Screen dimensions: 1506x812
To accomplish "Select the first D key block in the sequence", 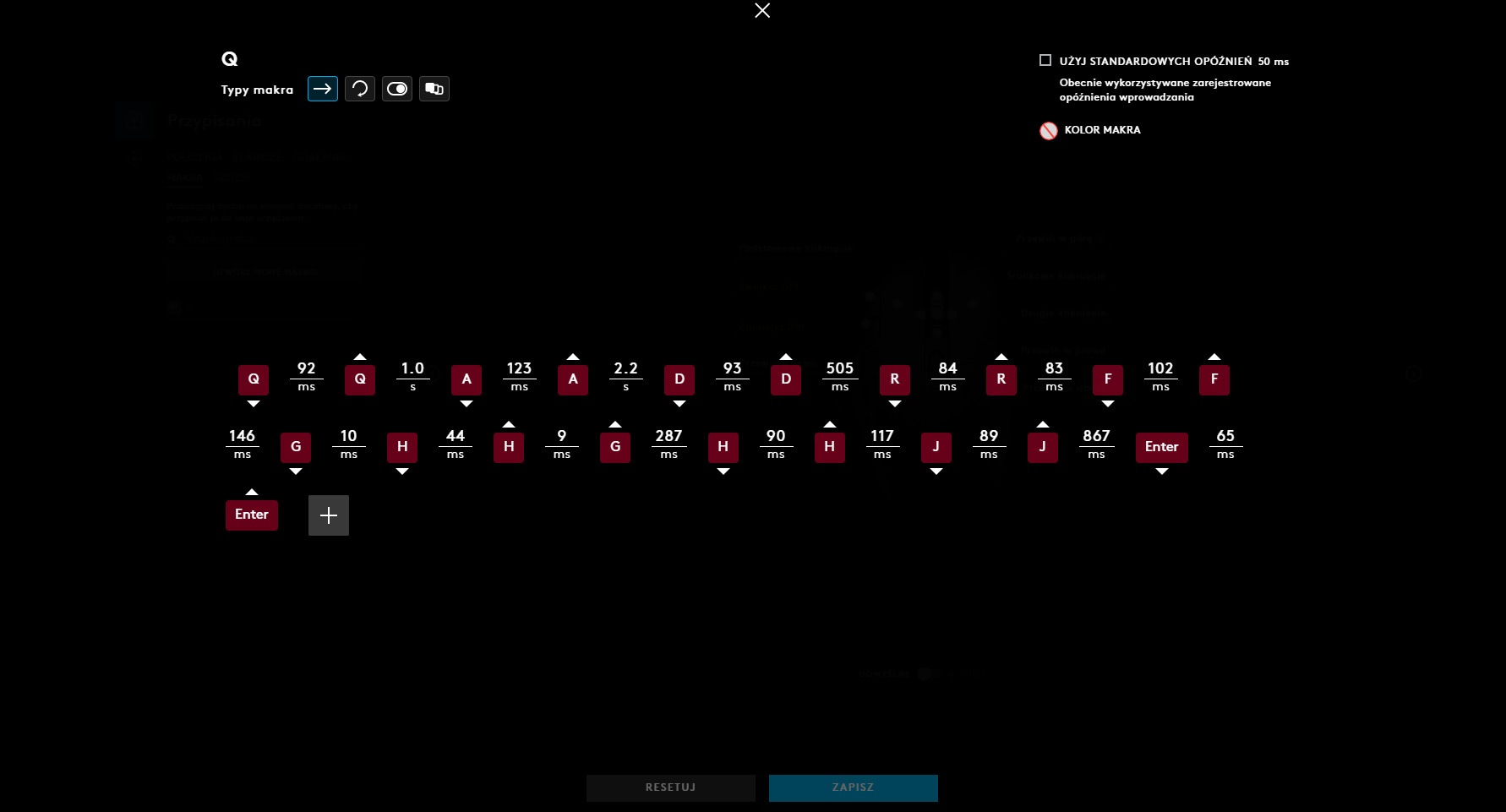I will [x=679, y=379].
